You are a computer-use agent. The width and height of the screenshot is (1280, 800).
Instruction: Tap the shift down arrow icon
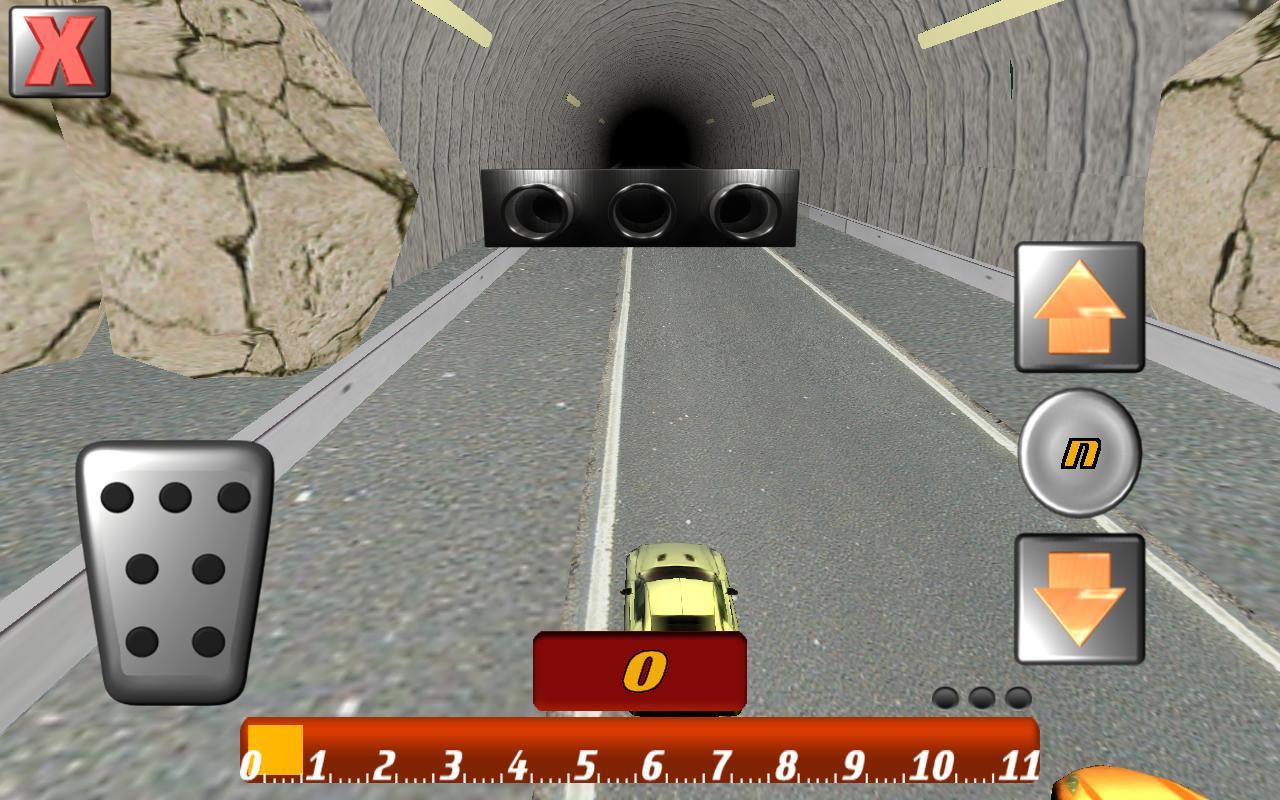1080,595
